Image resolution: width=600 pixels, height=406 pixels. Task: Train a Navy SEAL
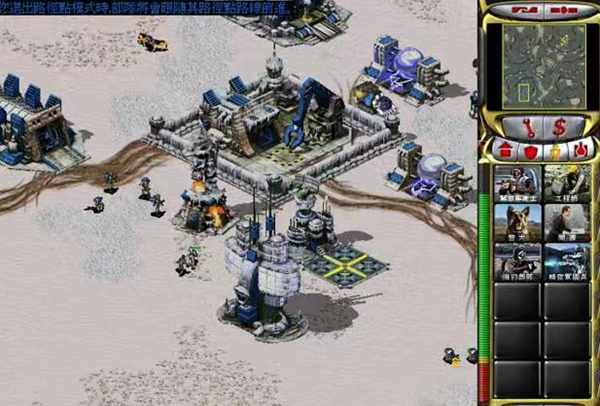click(518, 262)
